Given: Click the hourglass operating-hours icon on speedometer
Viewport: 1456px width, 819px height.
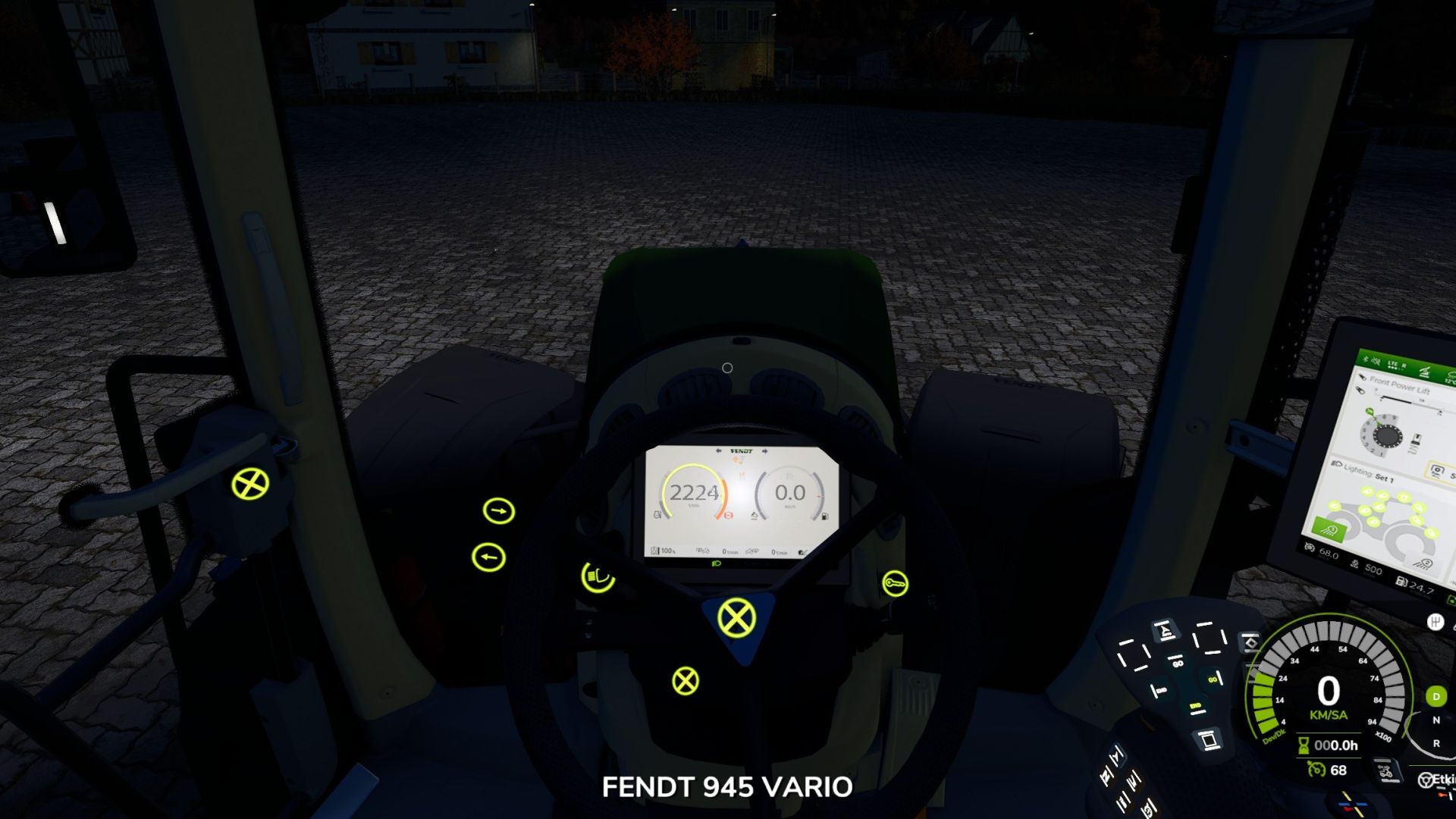Looking at the screenshot, I should coord(1303,746).
